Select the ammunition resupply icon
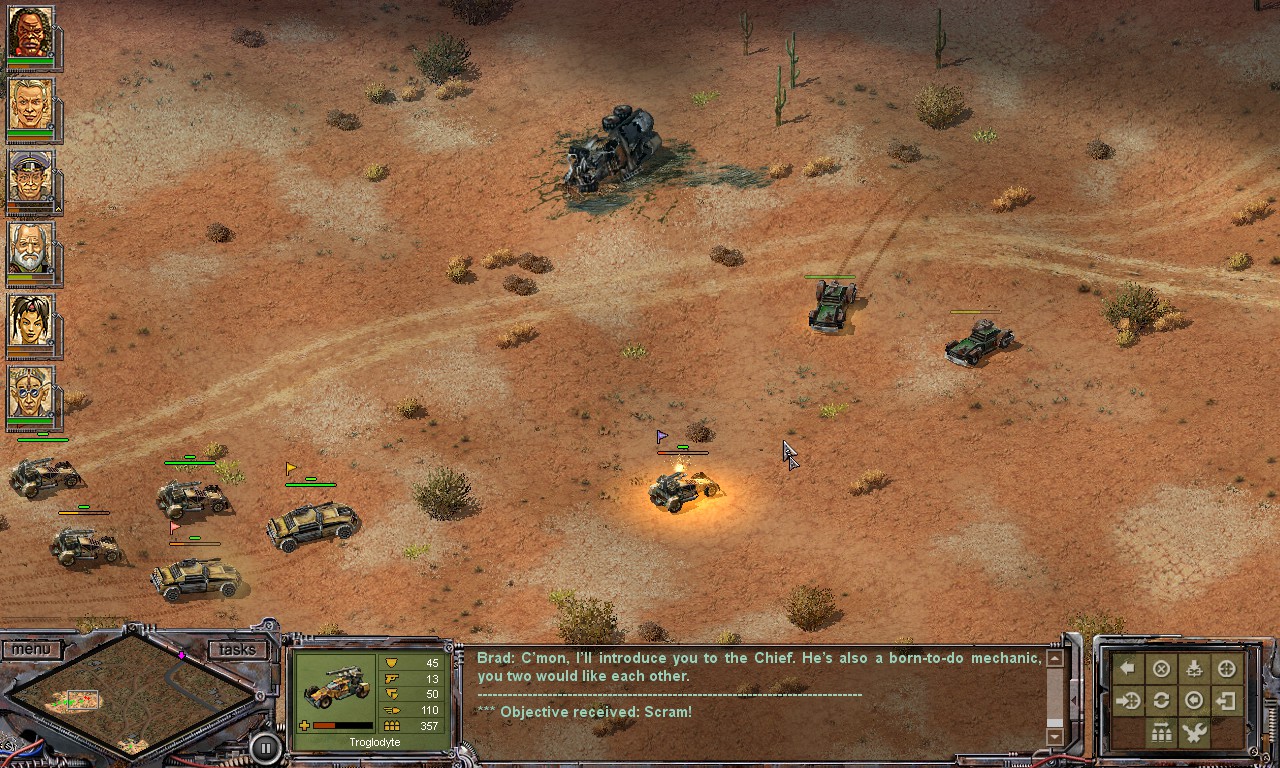Viewport: 1280px width, 768px height. [x=1160, y=732]
